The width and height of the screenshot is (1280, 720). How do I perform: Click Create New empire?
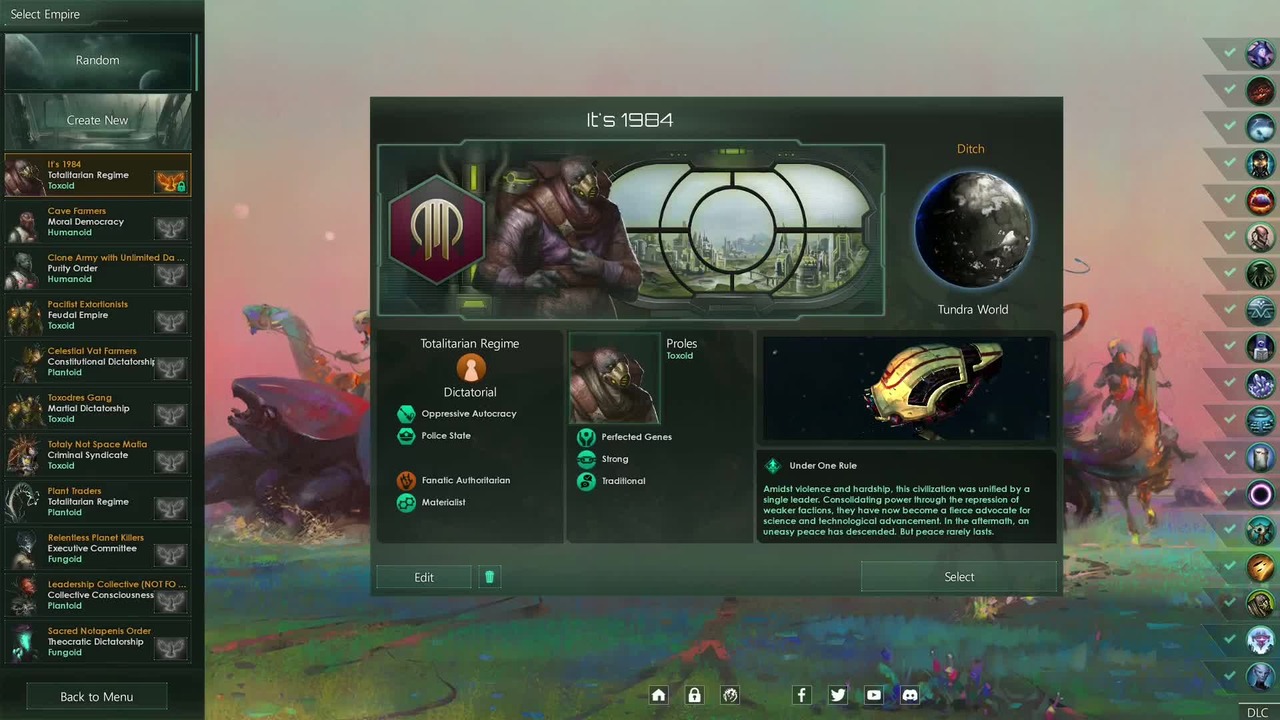97,120
